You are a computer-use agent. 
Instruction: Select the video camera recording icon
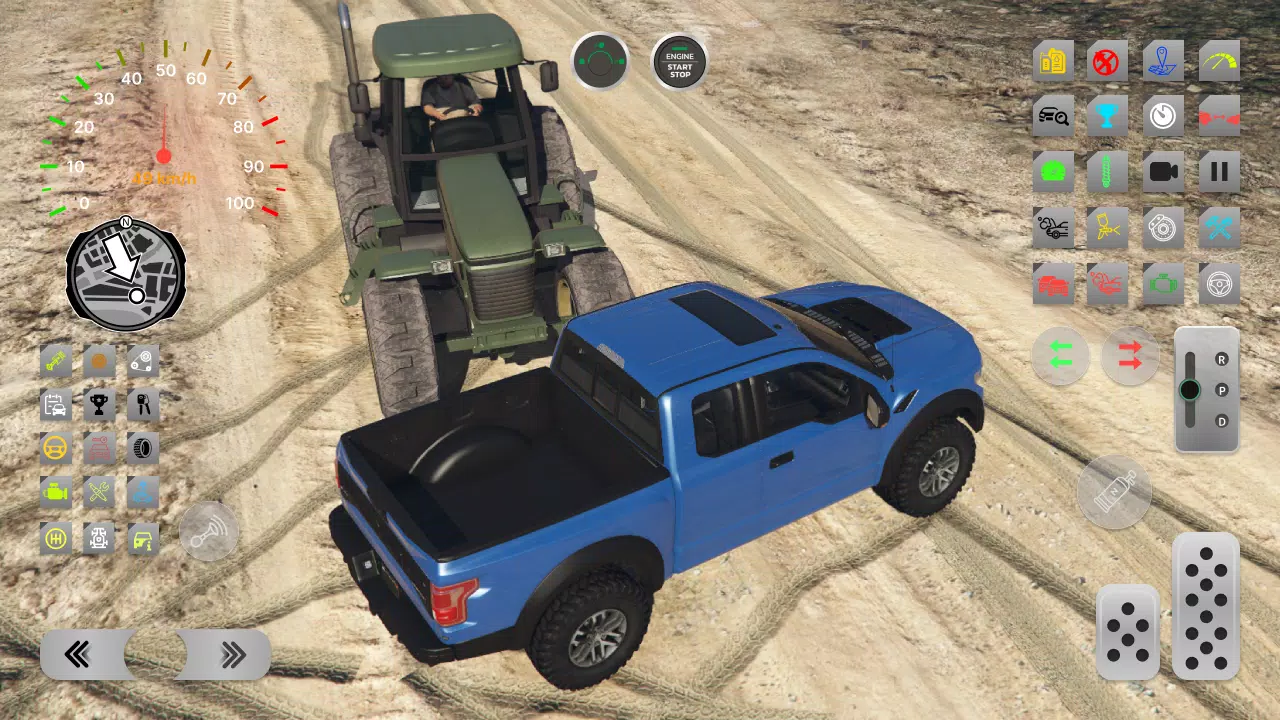click(x=1163, y=172)
